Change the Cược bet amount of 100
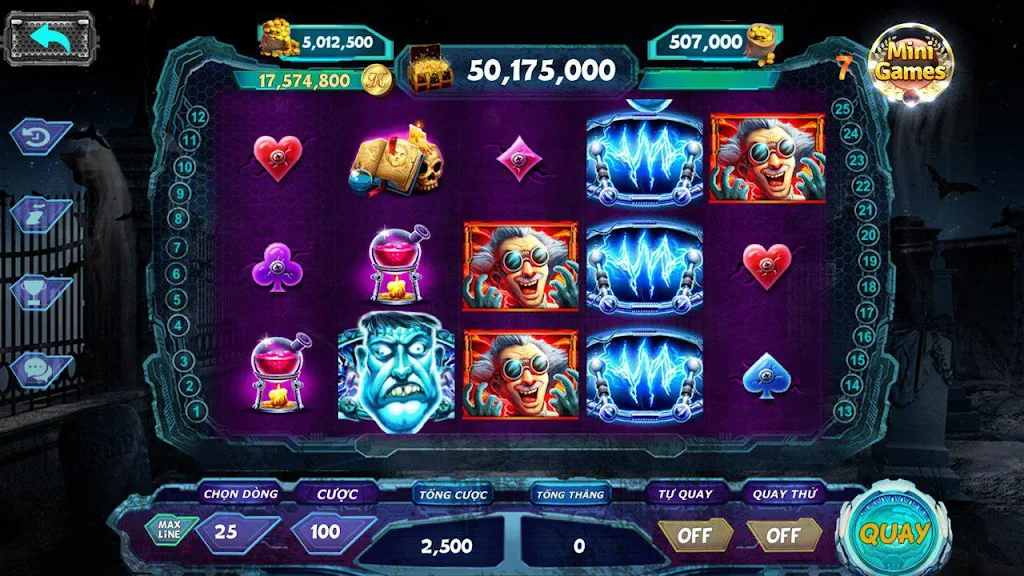Viewport: 1024px width, 576px height. [x=324, y=532]
